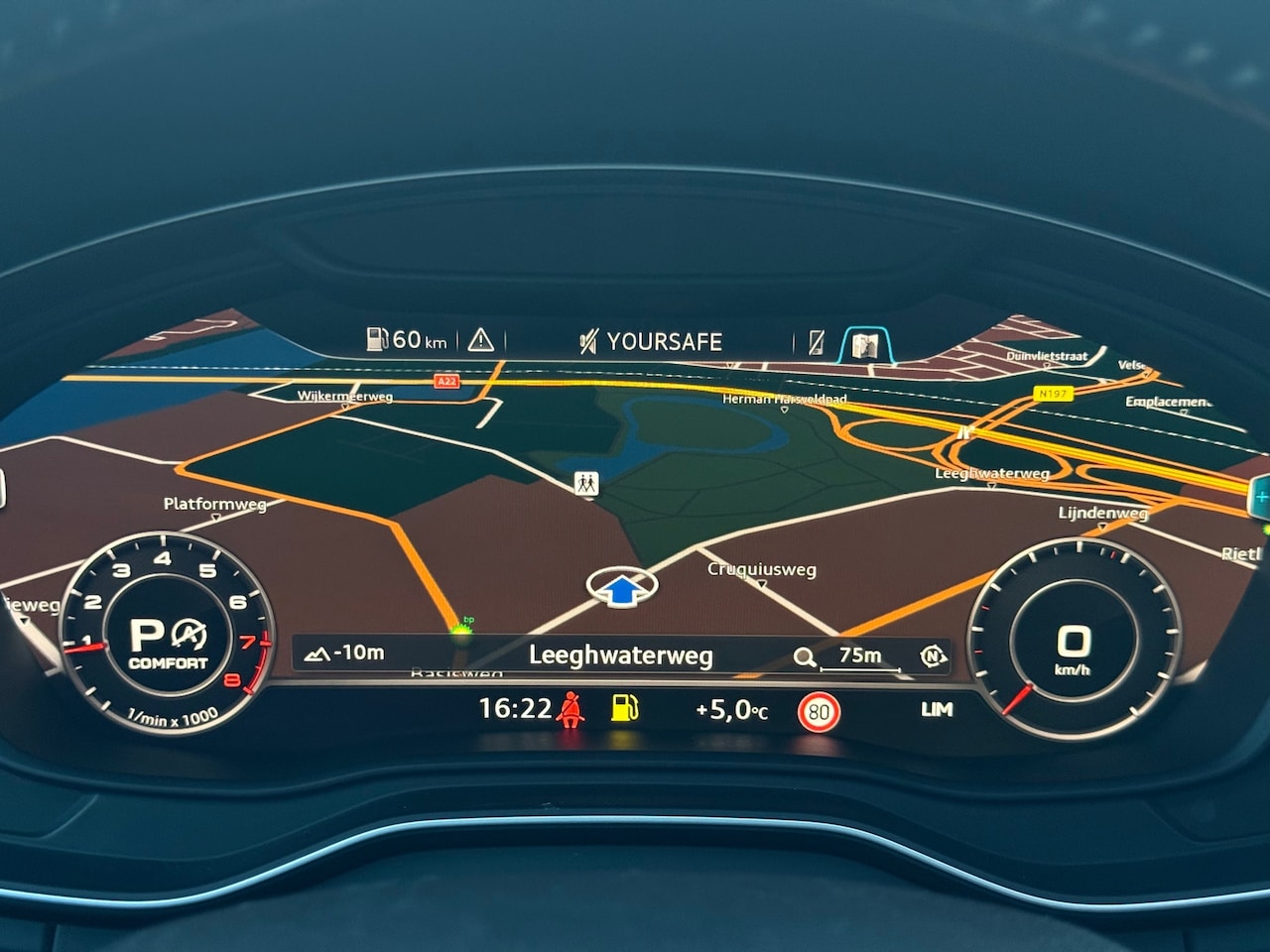
Task: Select the highlighted map tab icon
Action: point(865,344)
